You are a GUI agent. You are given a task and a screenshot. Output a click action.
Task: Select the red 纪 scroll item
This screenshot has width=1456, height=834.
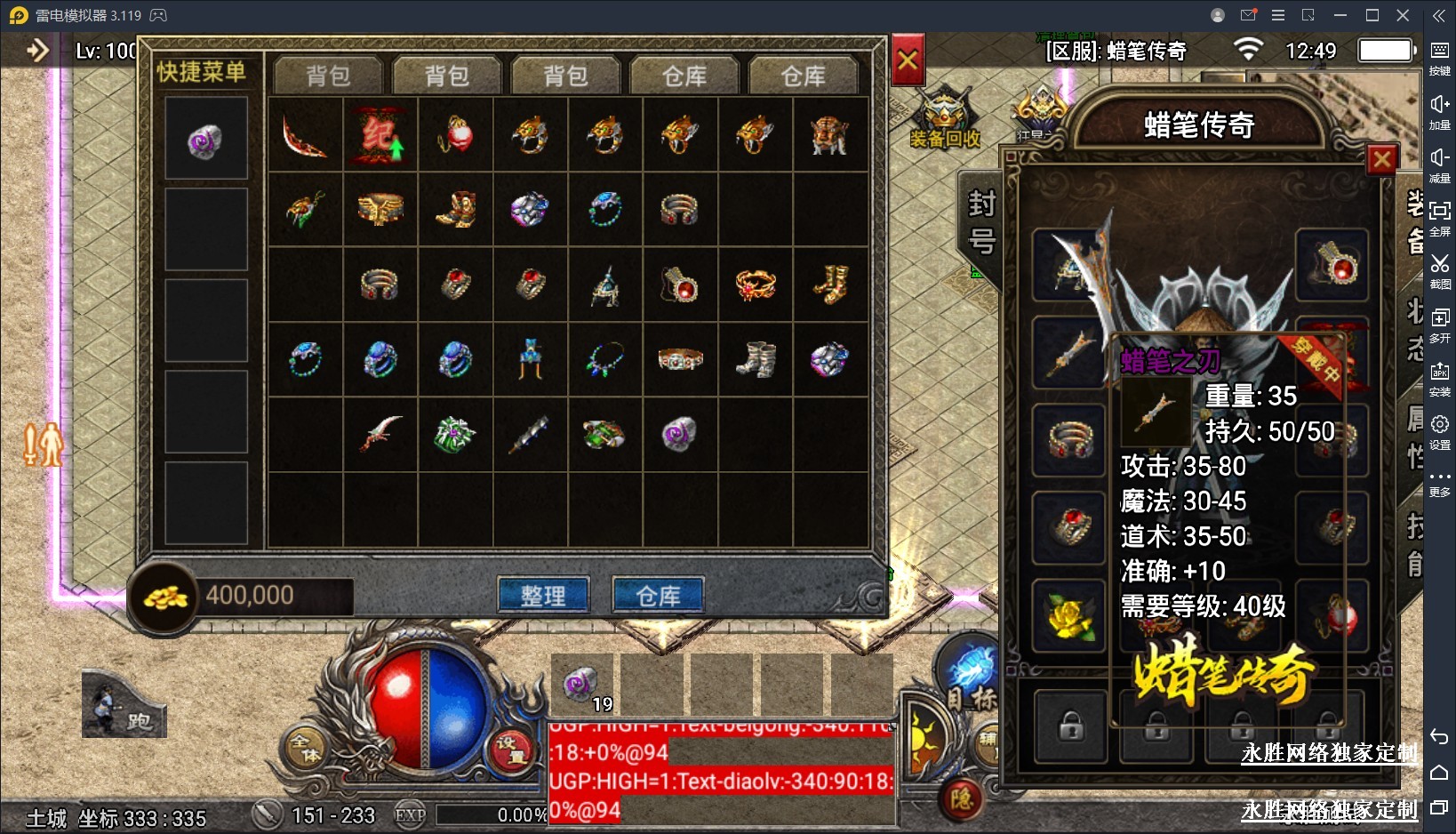coord(380,135)
